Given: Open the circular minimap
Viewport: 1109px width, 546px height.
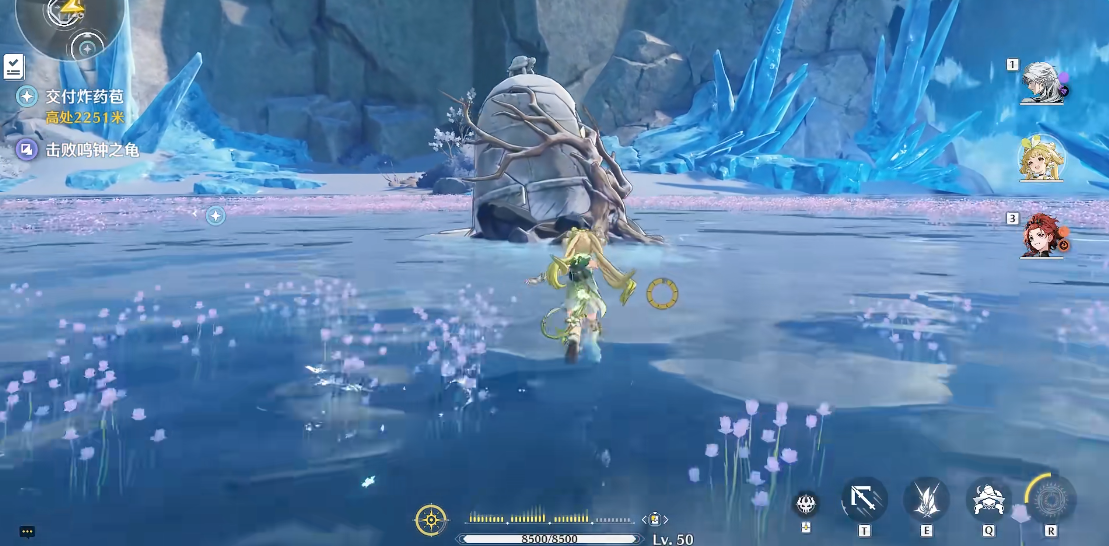Looking at the screenshot, I should [70, 22].
